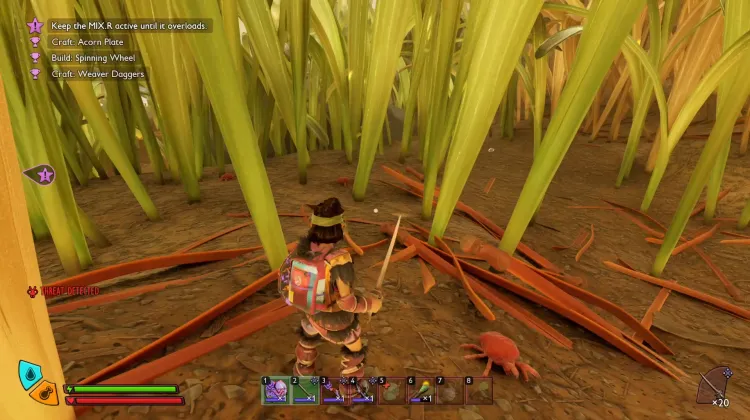The height and width of the screenshot is (420, 750).
Task: Choose the Craft: Weaver Daggers objective
Action: (98, 73)
